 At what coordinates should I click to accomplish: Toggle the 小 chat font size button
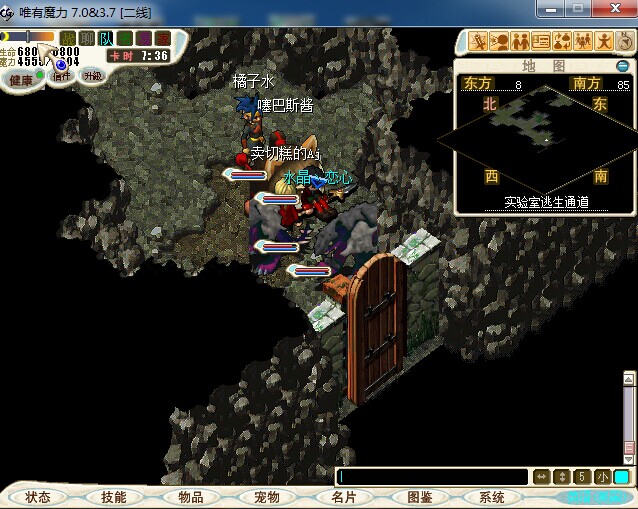point(602,477)
